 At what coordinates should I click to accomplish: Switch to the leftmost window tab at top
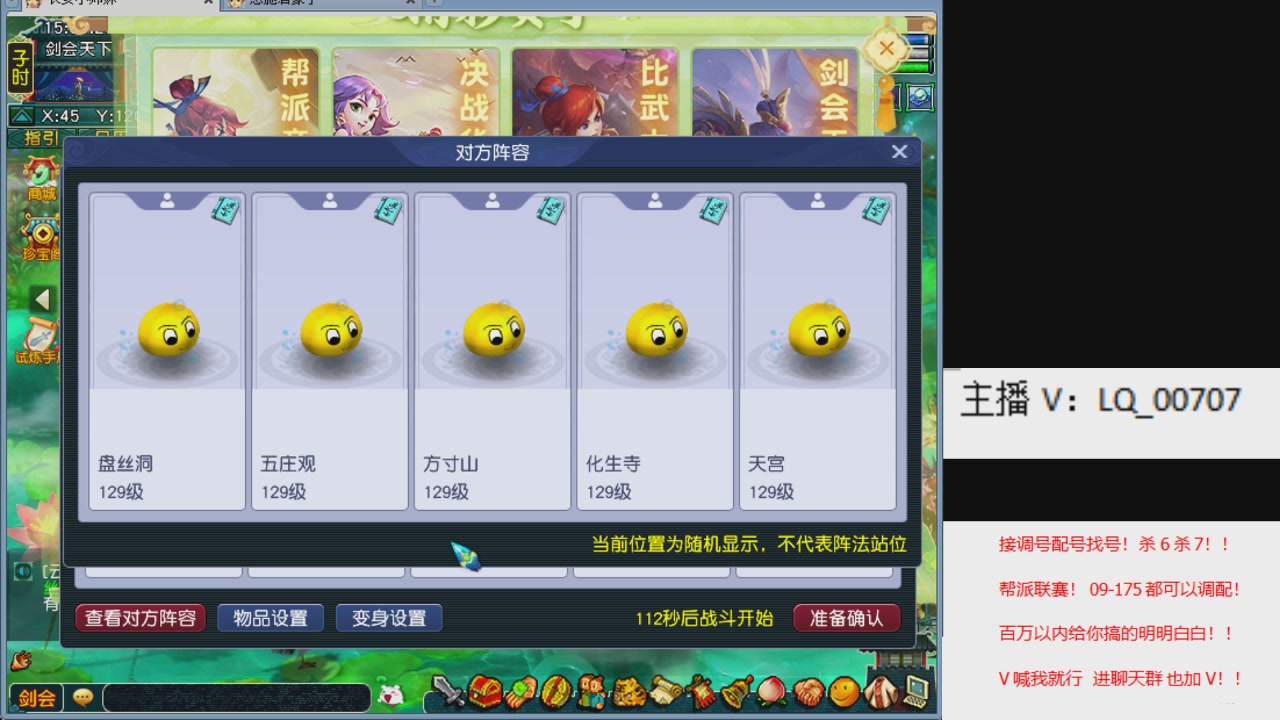110,4
